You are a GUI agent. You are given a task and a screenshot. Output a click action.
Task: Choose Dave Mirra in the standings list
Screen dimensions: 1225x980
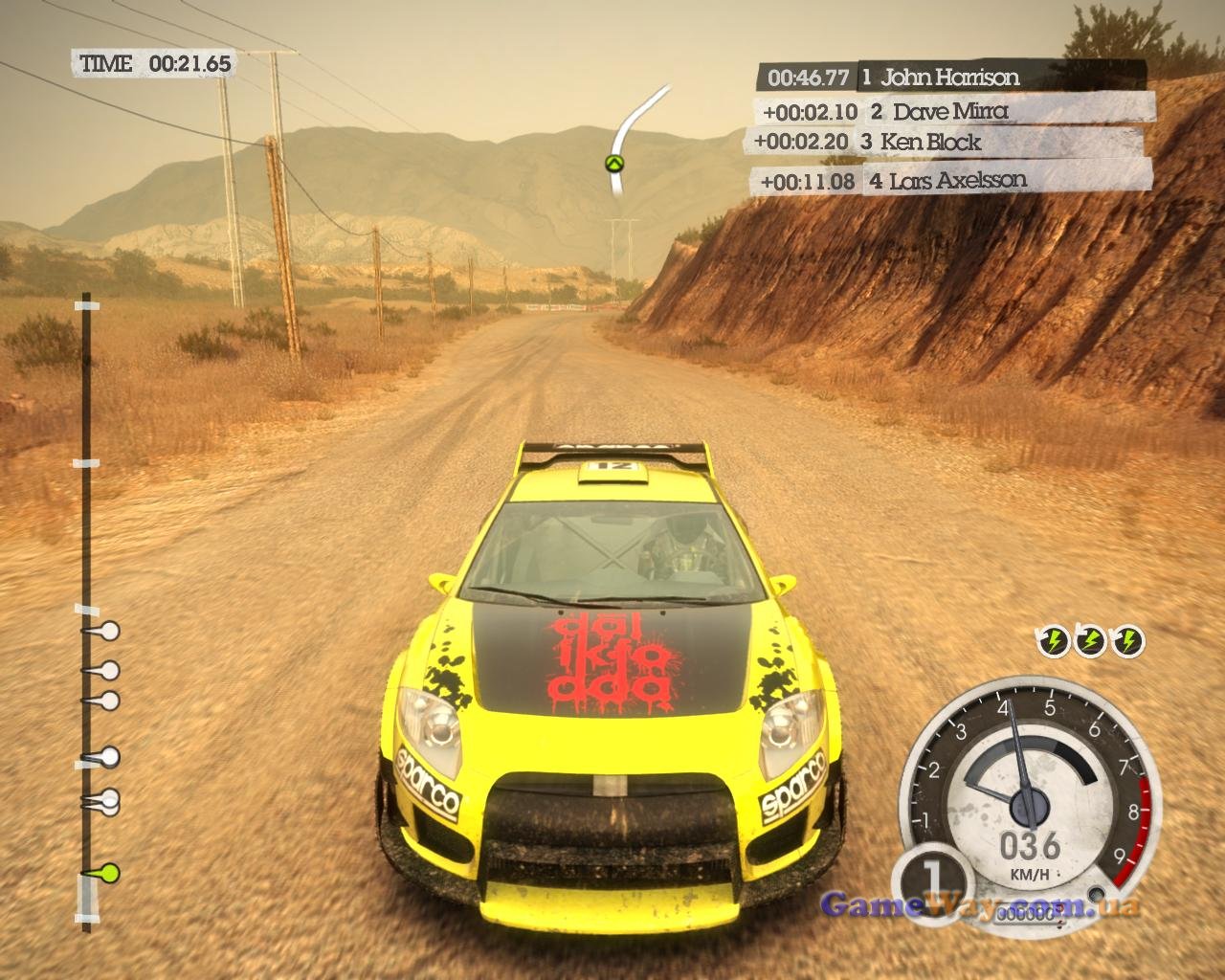pos(951,111)
